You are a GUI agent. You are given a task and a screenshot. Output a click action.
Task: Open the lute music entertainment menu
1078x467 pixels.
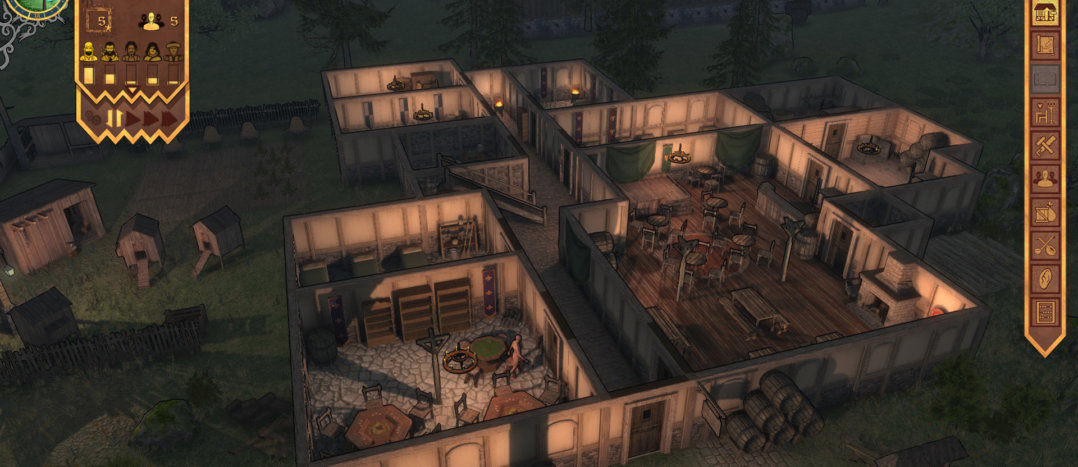tap(1045, 245)
